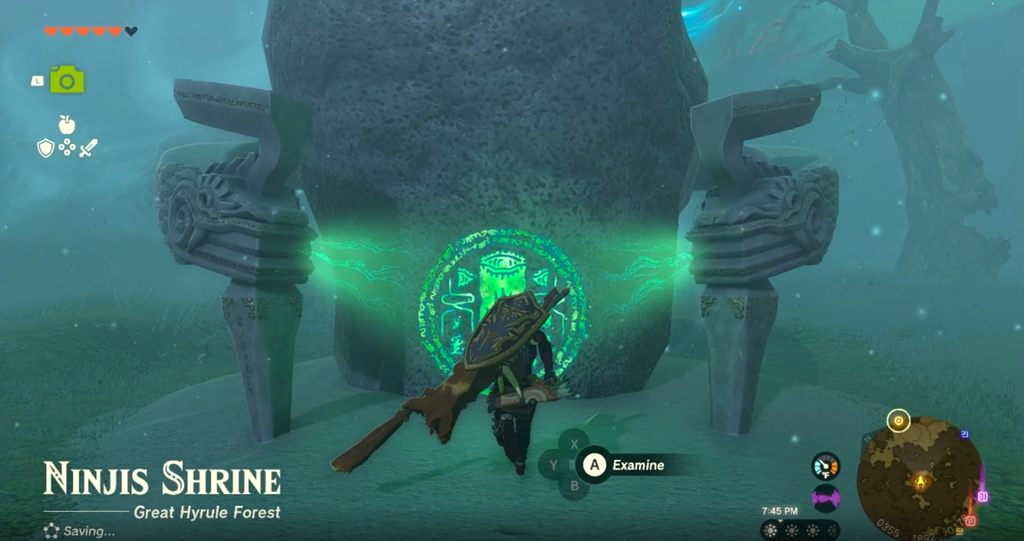The image size is (1024, 541).
Task: Click the Examine prompt label
Action: 636,464
